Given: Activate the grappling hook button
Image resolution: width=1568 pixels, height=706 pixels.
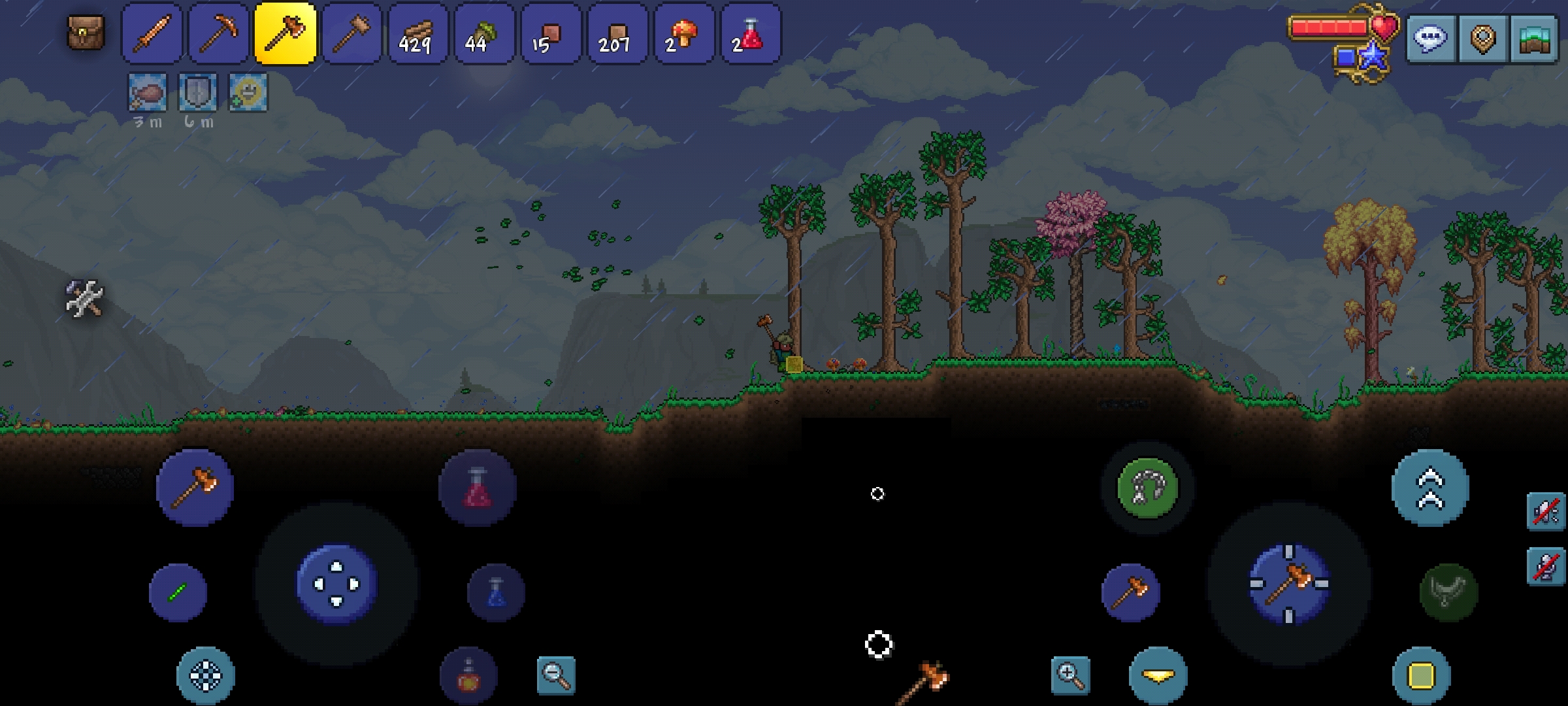Looking at the screenshot, I should tap(1148, 488).
